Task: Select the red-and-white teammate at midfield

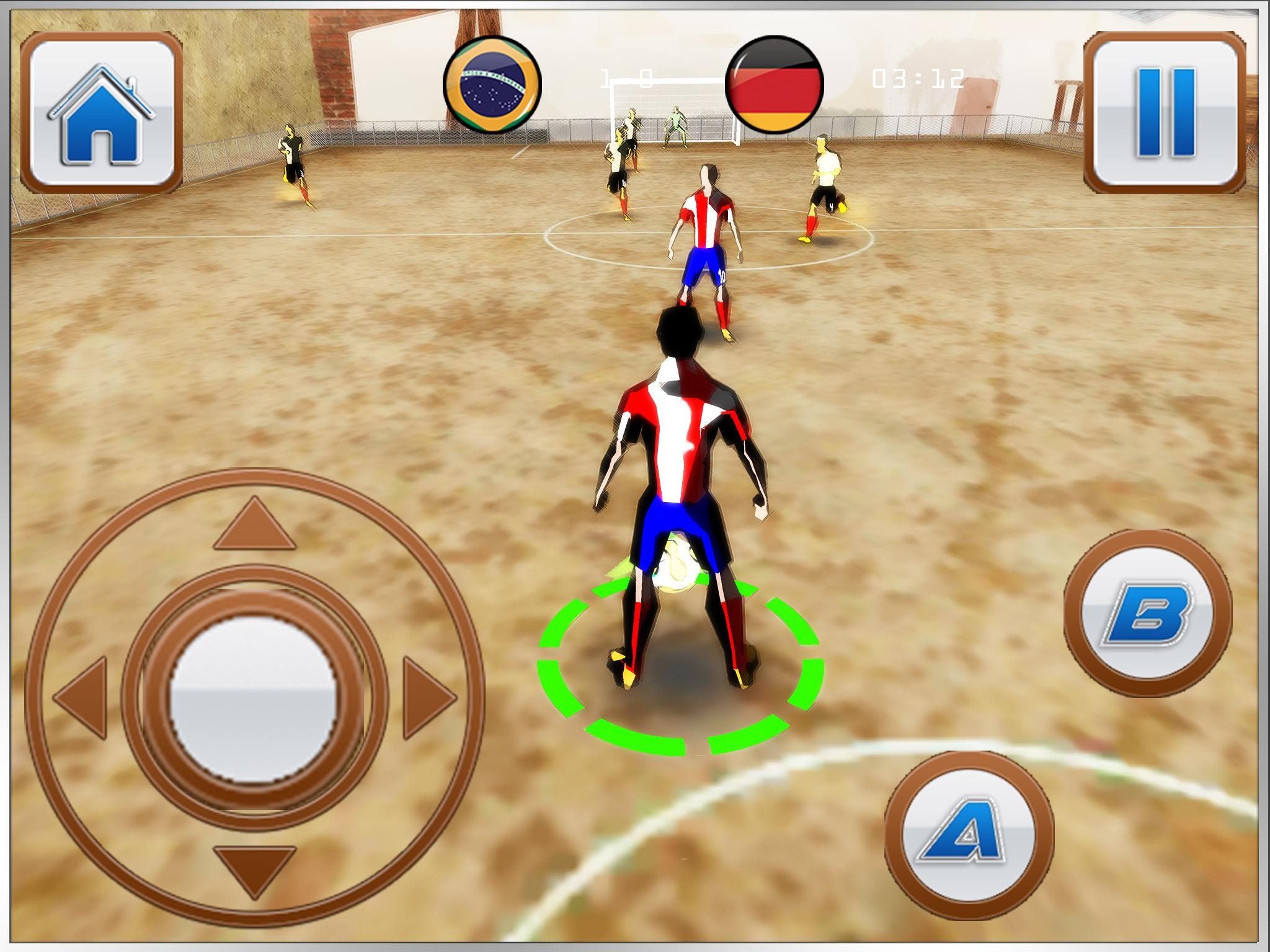Action: point(707,248)
